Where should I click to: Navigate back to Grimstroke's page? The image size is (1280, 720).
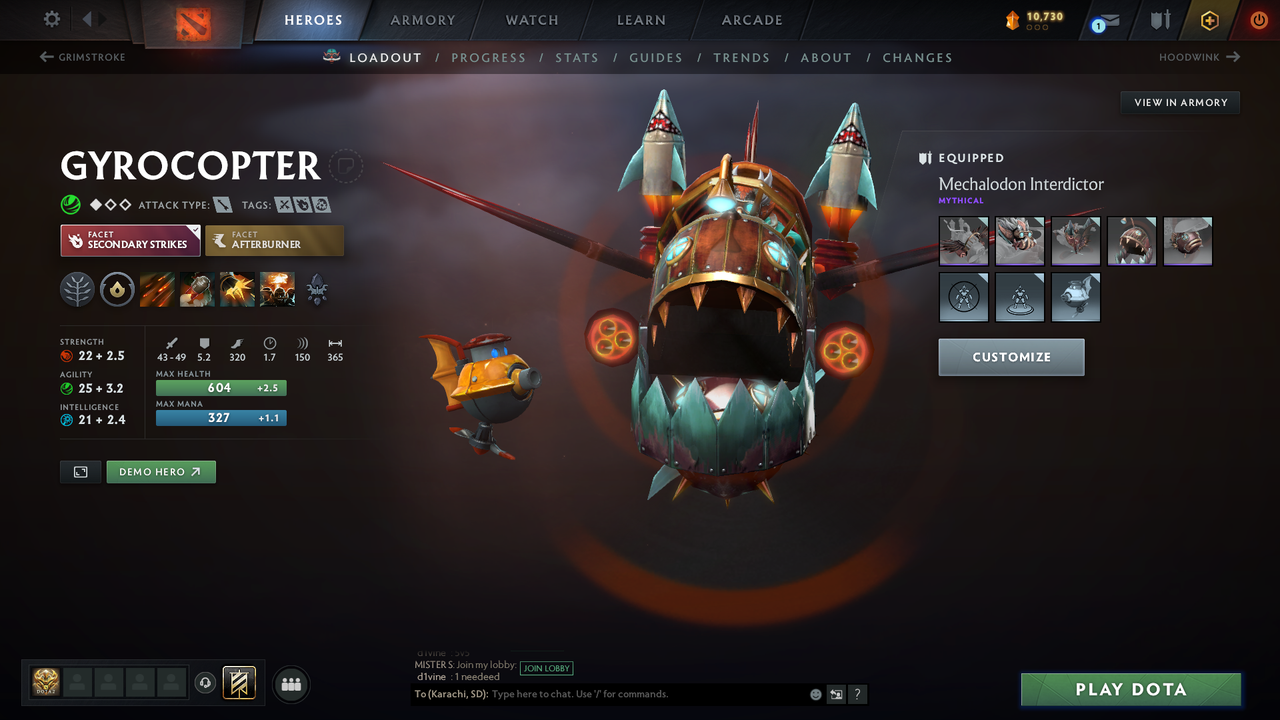[82, 57]
